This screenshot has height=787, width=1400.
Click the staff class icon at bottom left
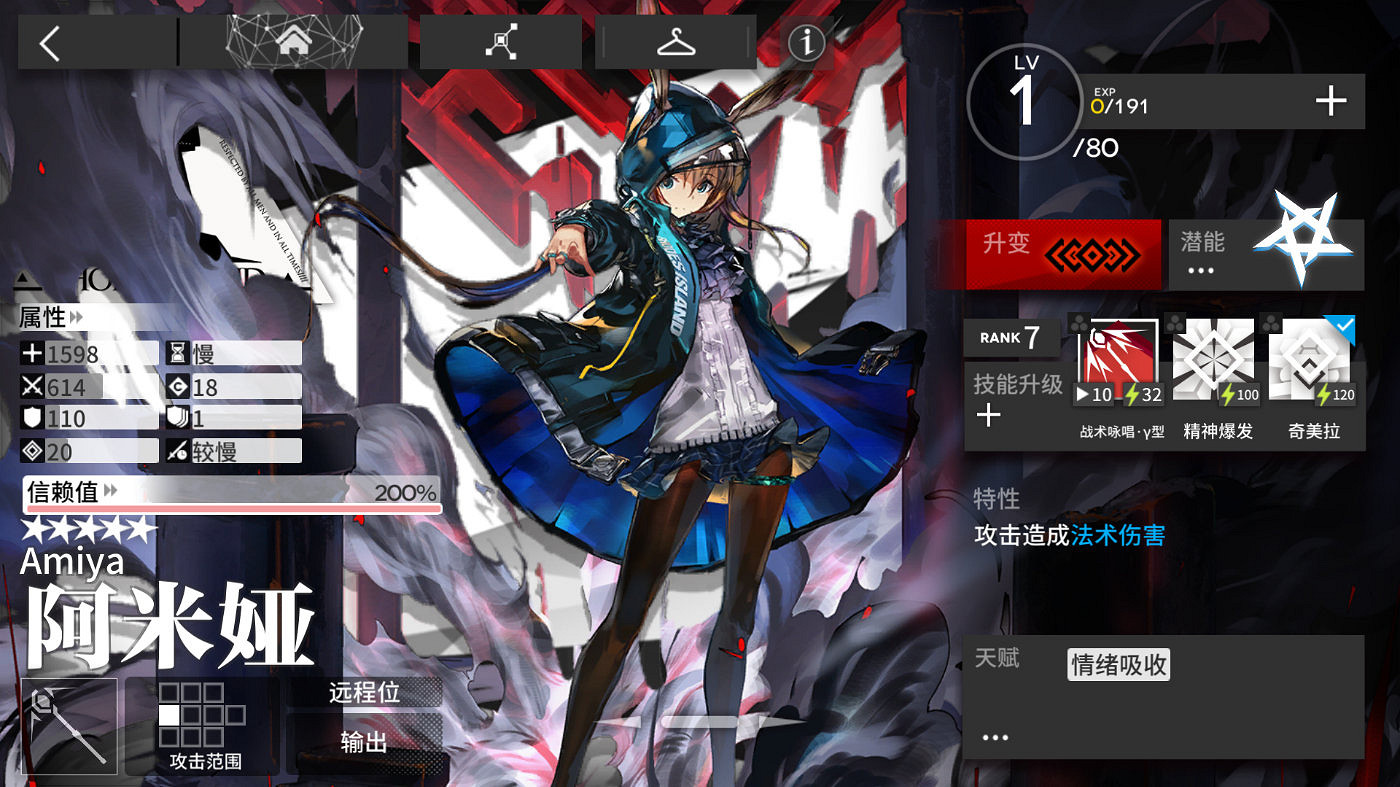(66, 725)
